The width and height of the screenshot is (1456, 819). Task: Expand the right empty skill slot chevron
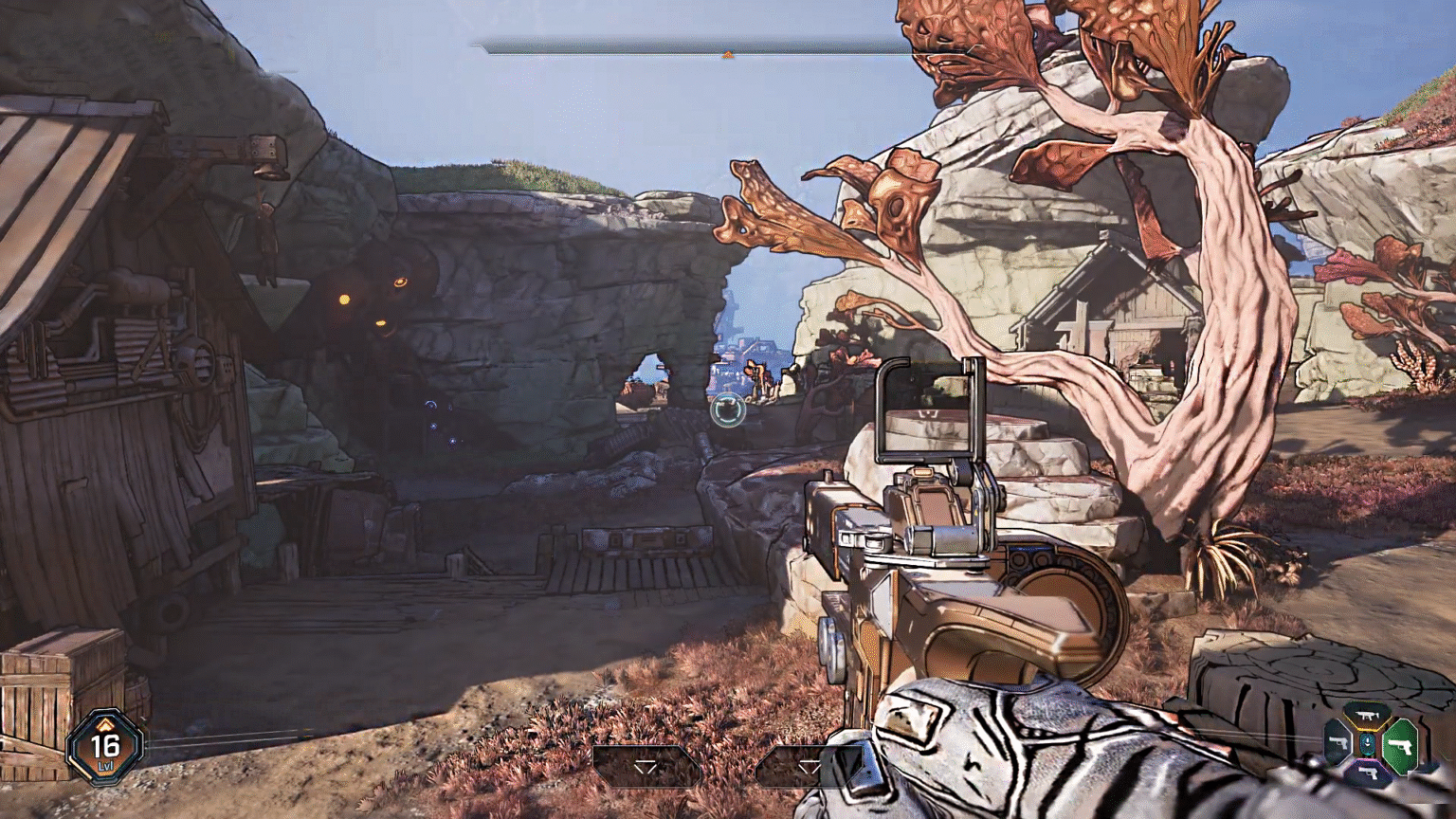point(810,767)
